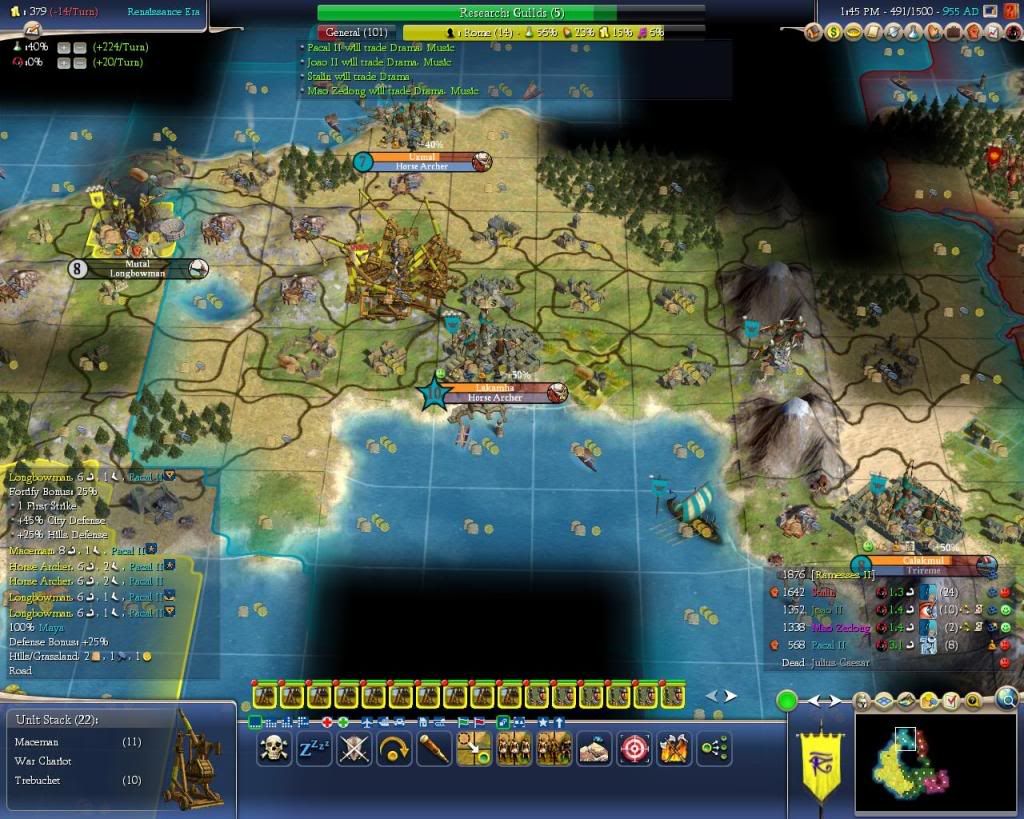Click the Uxmal city name bar
This screenshot has width=1024, height=819.
(421, 157)
